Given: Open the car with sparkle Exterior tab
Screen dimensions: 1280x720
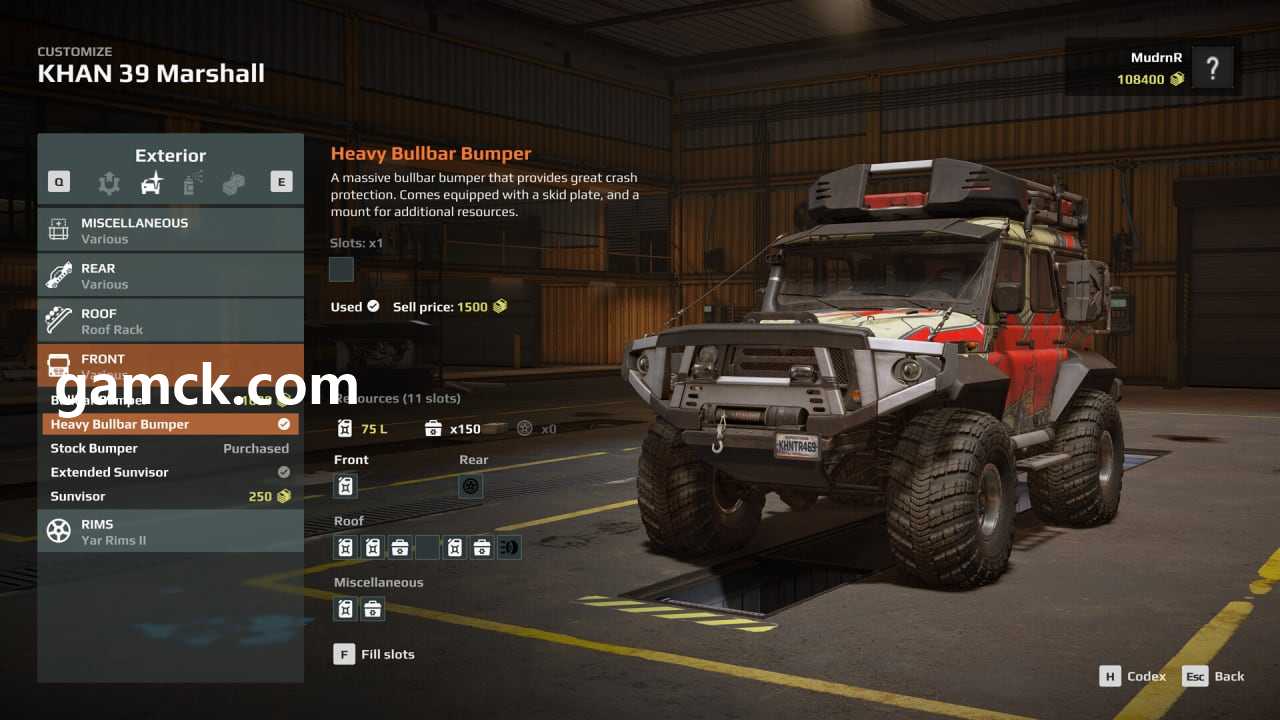Looking at the screenshot, I should click(151, 183).
